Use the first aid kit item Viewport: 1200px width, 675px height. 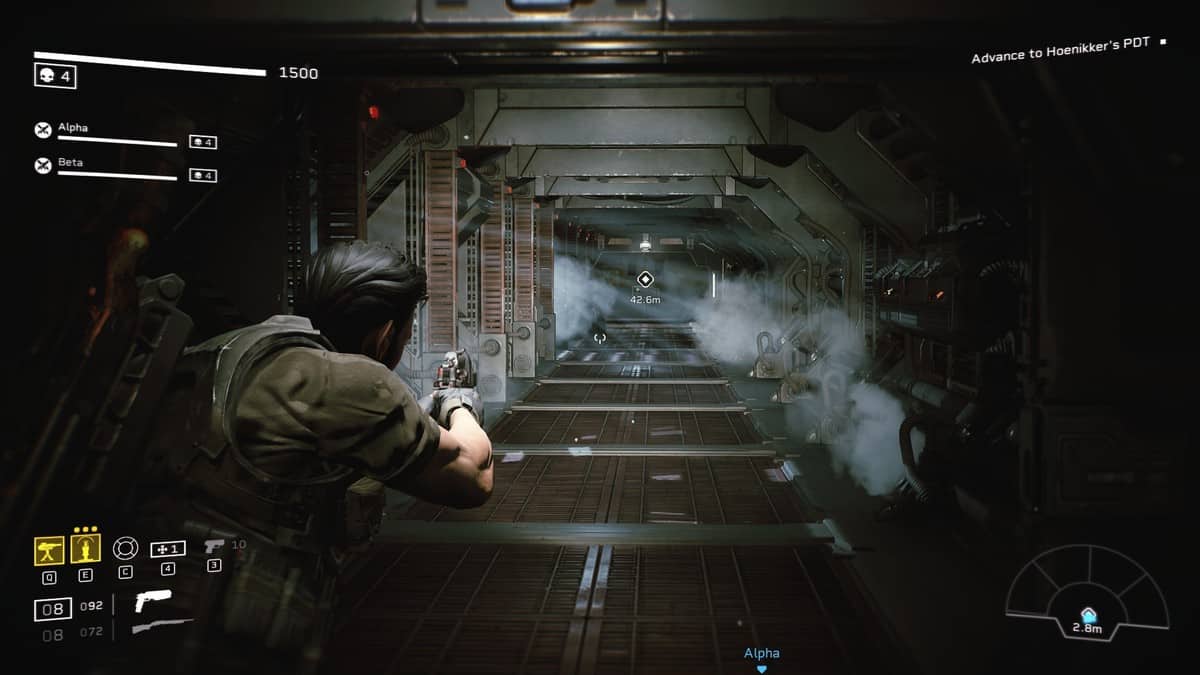point(167,549)
